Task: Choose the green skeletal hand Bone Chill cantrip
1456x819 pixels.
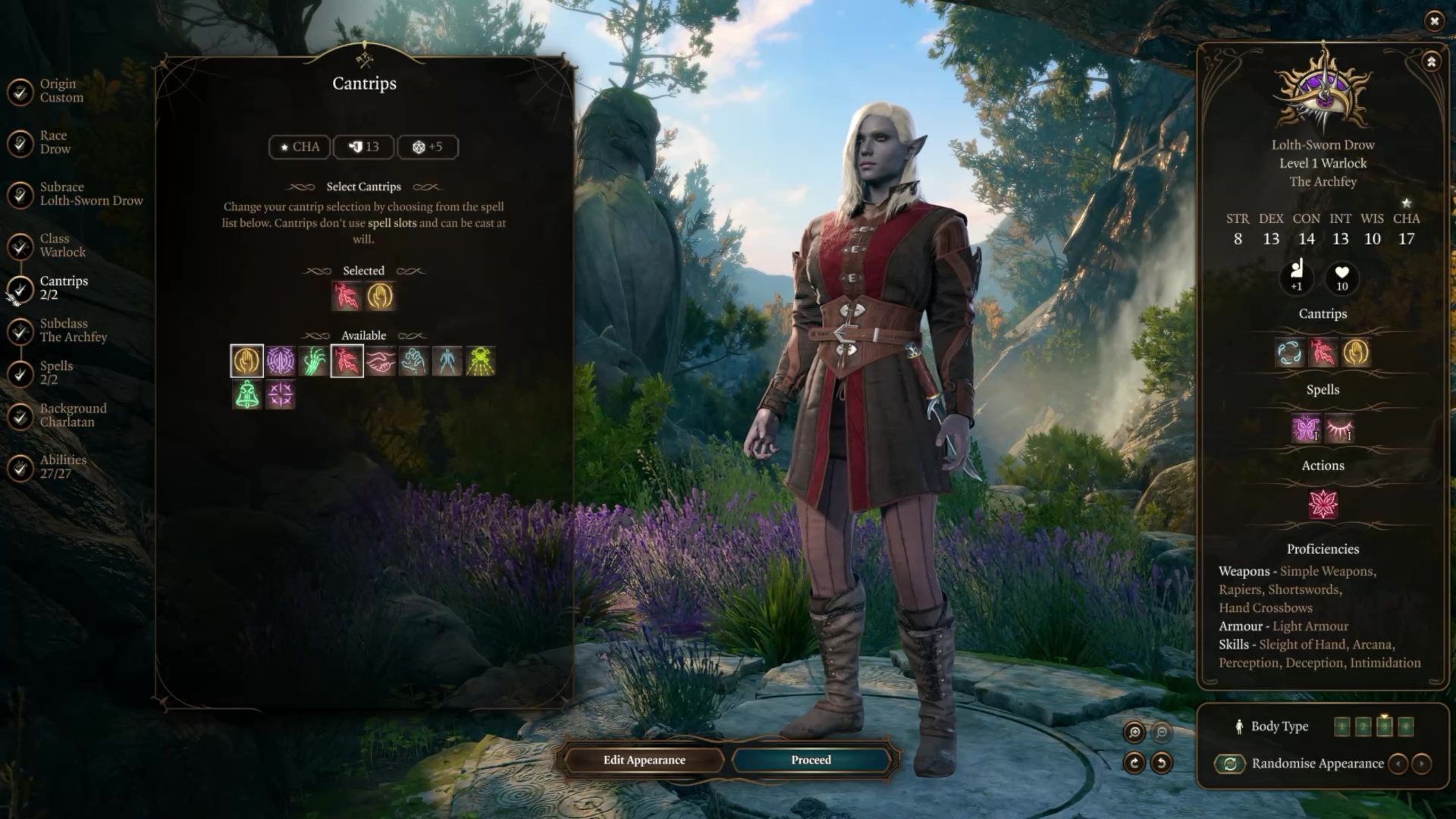Action: pos(313,362)
